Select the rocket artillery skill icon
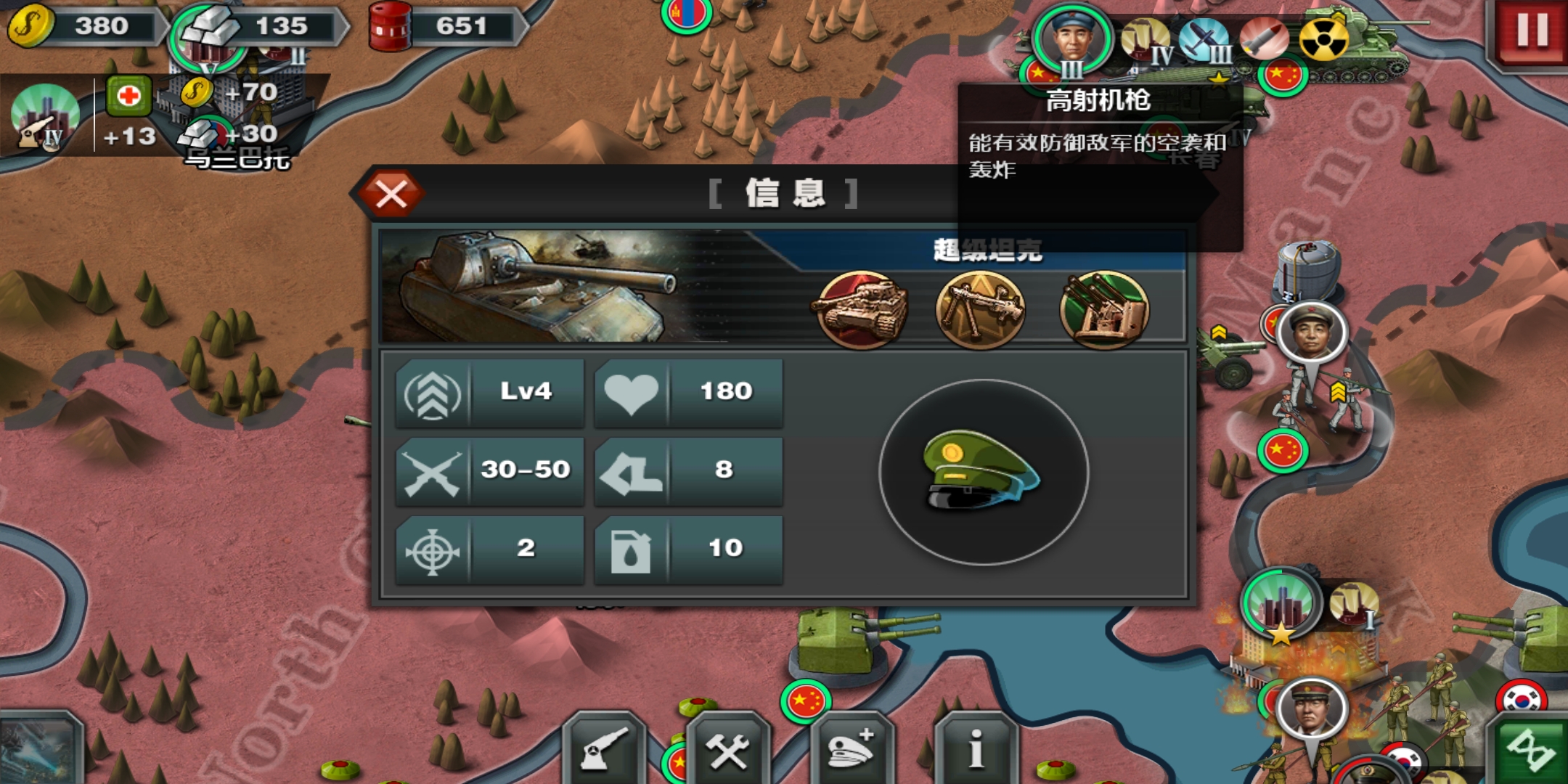 1103,309
